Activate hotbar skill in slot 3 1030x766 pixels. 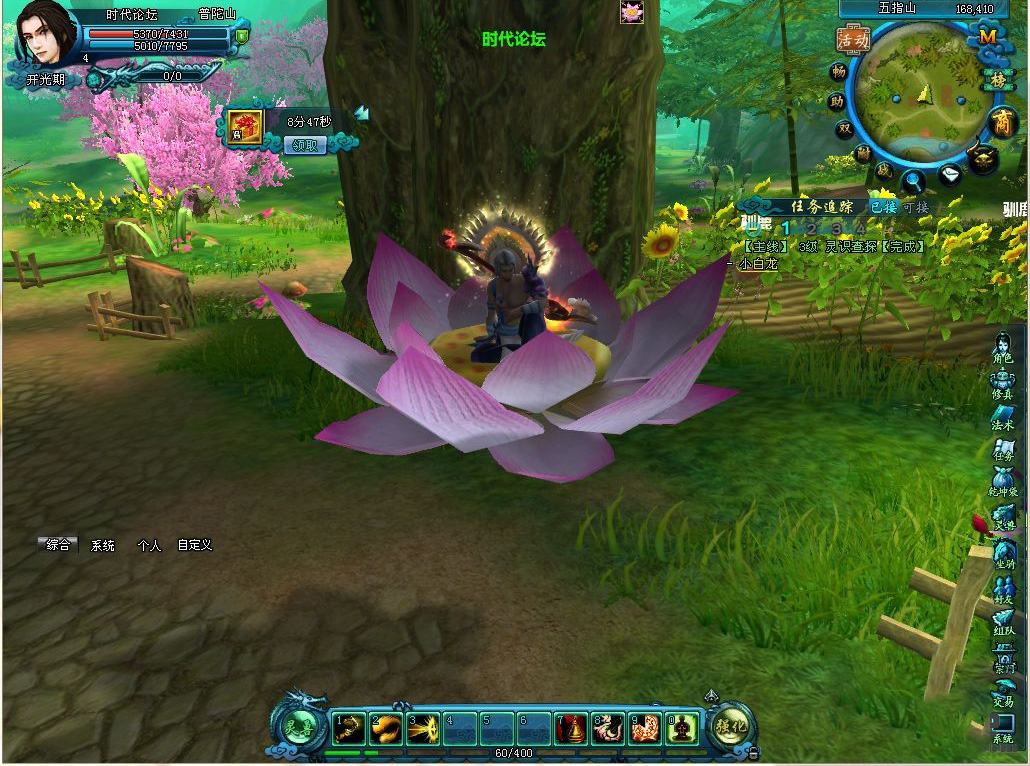423,728
